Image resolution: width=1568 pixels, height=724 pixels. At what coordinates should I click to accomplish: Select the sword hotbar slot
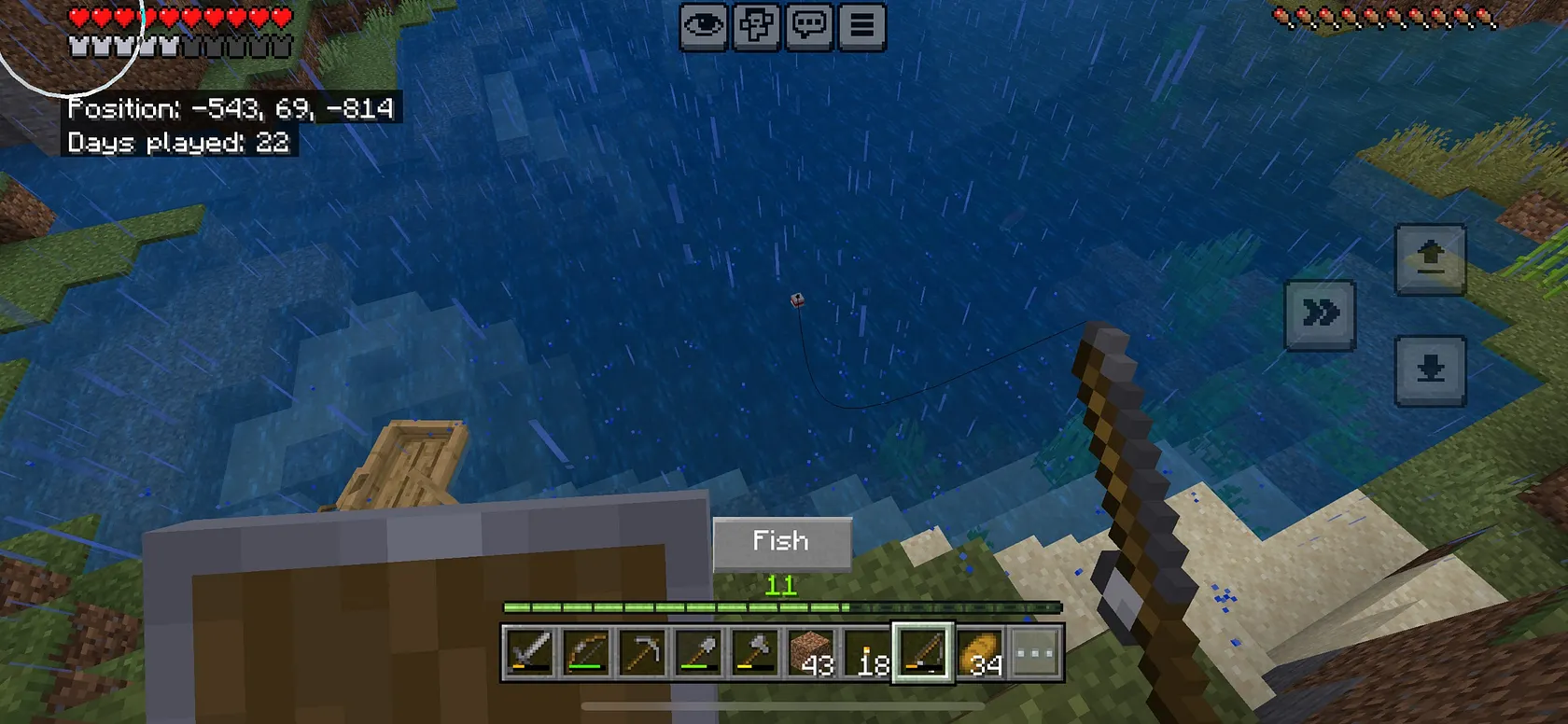(529, 652)
